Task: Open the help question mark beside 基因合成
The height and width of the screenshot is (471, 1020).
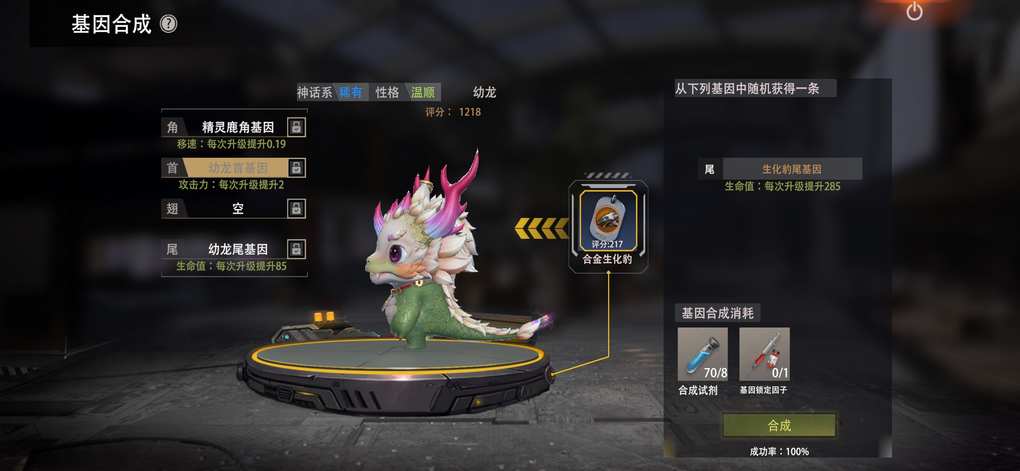Action: click(169, 24)
